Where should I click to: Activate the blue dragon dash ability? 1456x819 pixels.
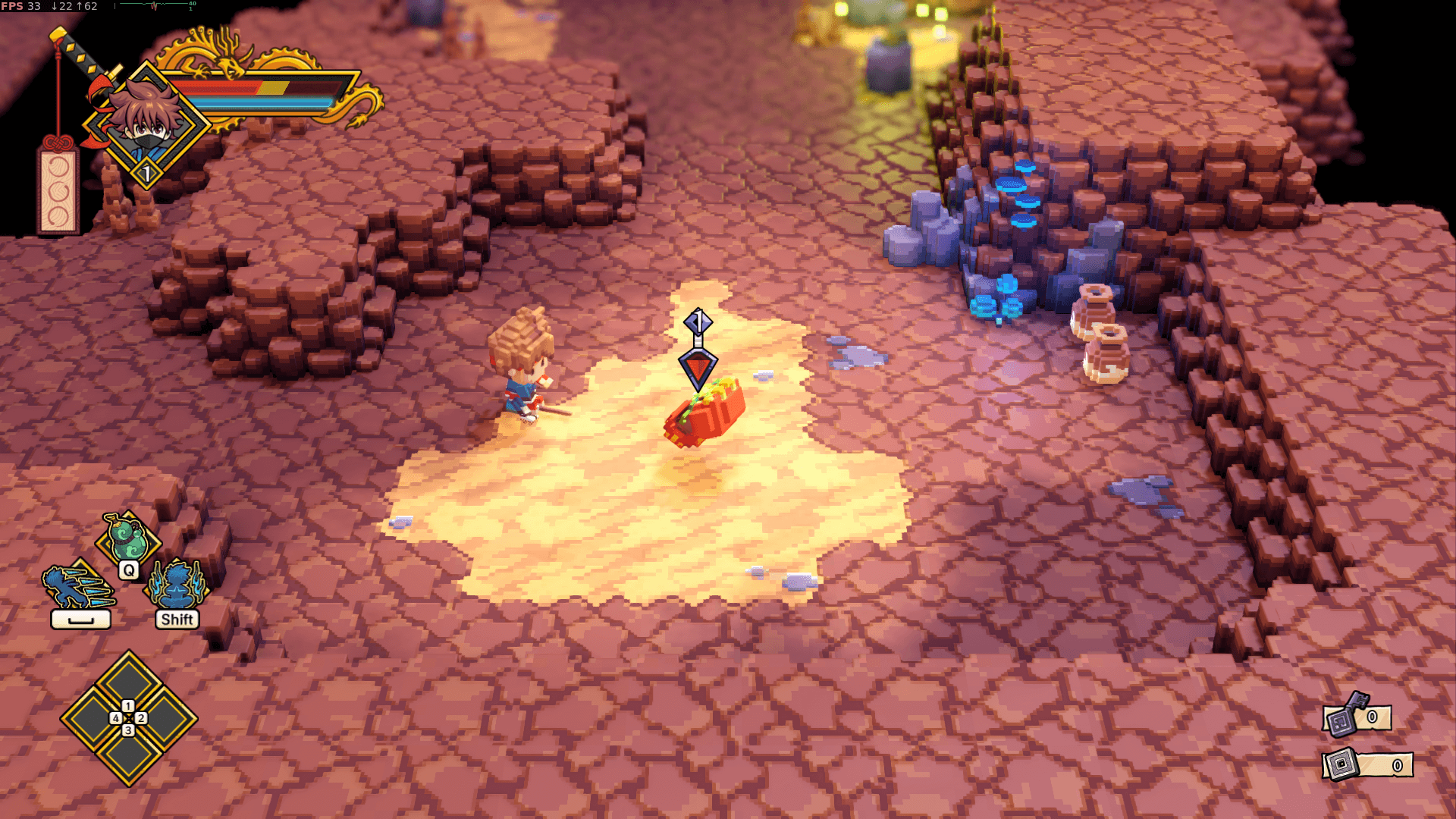pyautogui.click(x=78, y=587)
